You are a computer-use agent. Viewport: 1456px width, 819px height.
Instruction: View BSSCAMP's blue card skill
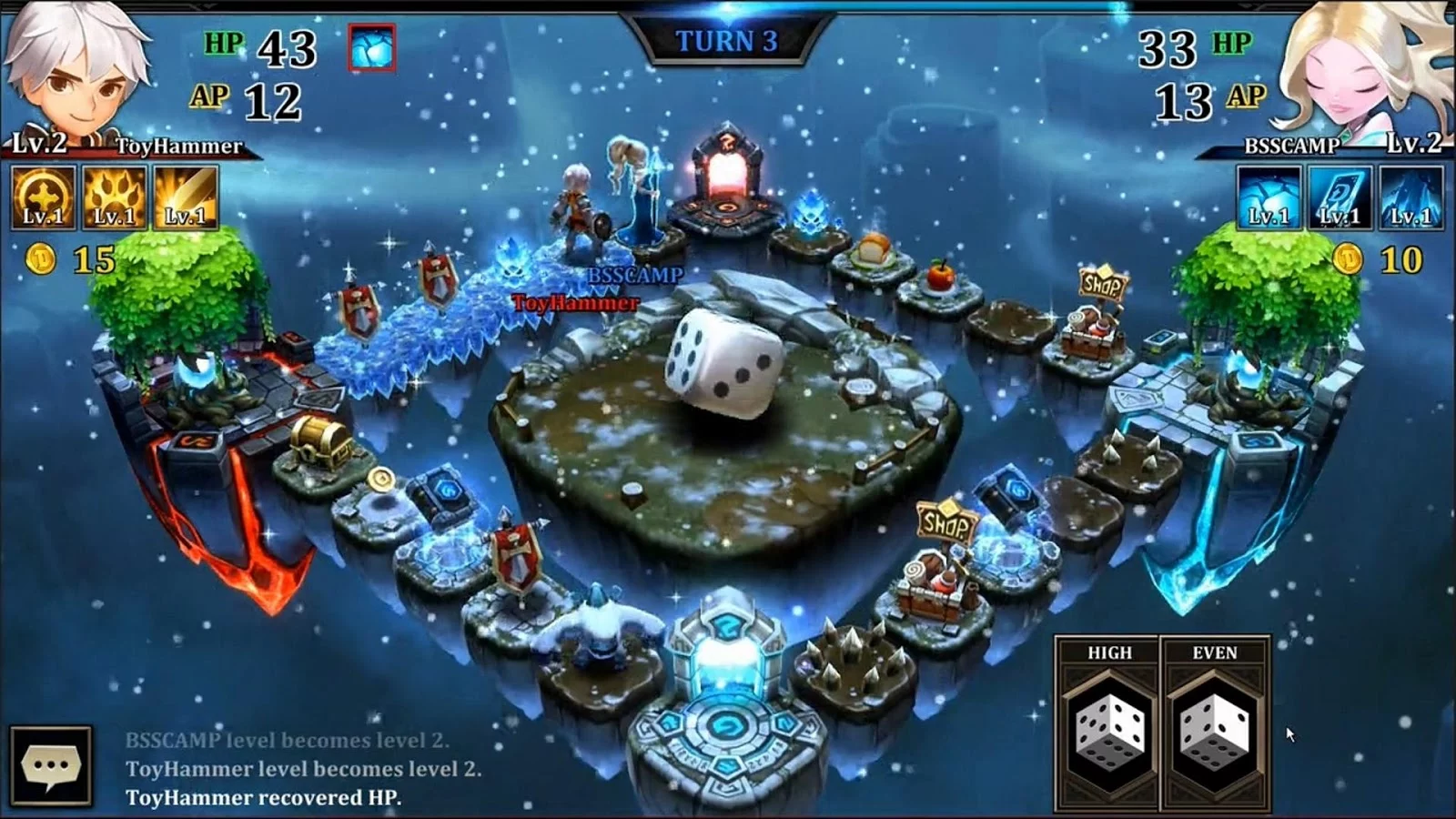[1340, 197]
